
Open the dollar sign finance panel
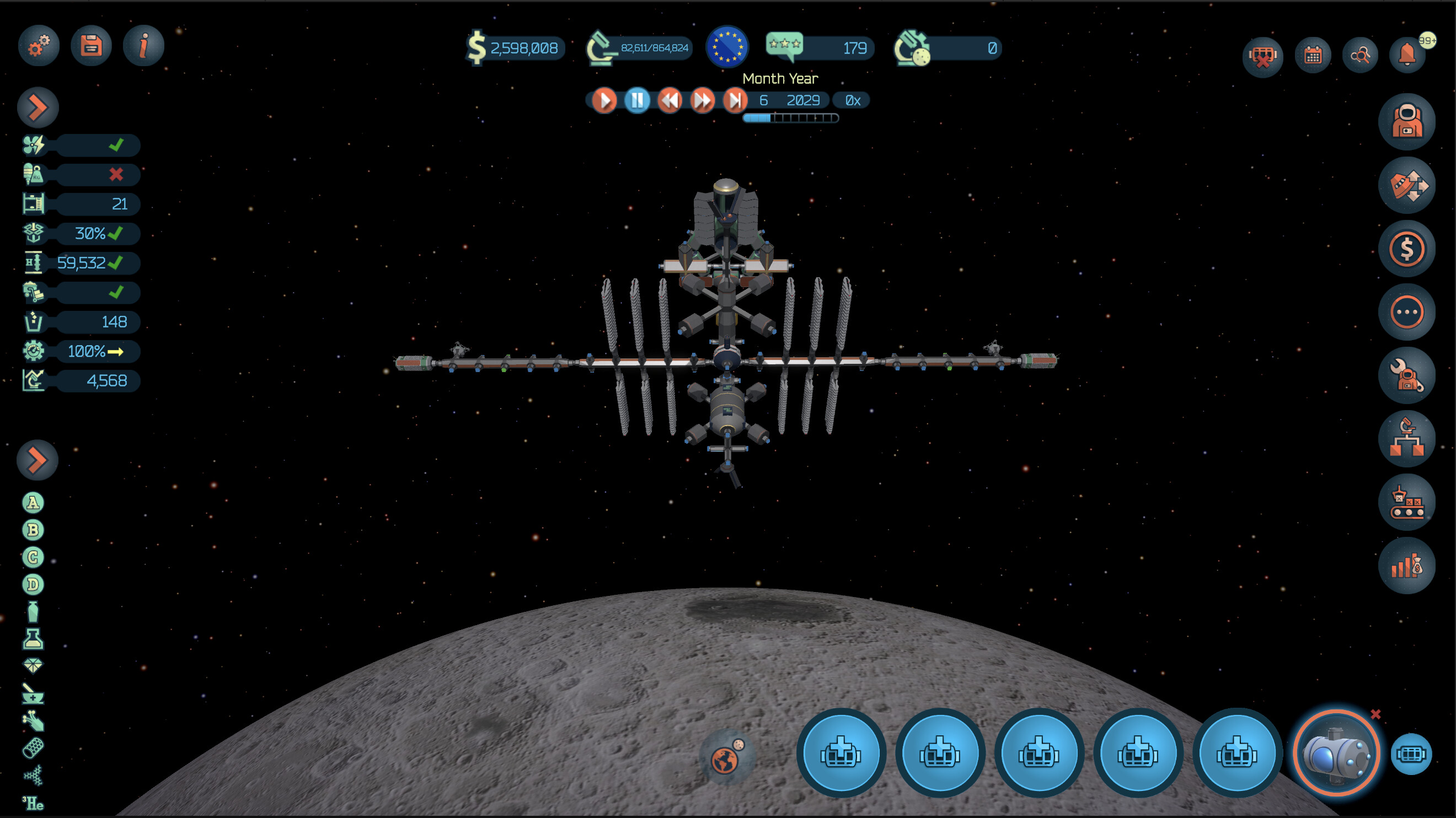pyautogui.click(x=1406, y=249)
